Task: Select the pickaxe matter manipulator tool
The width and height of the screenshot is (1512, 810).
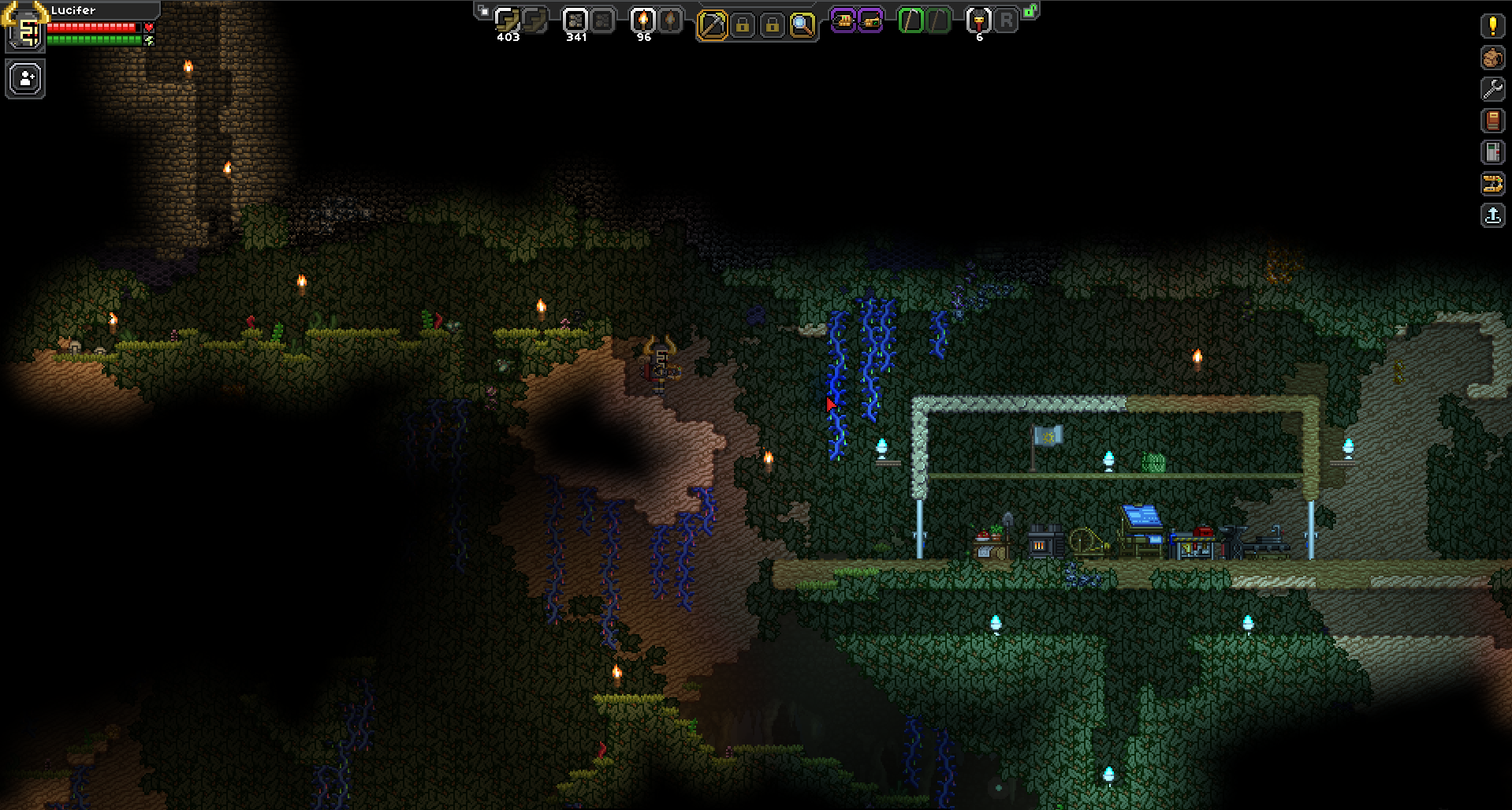Action: point(711,25)
